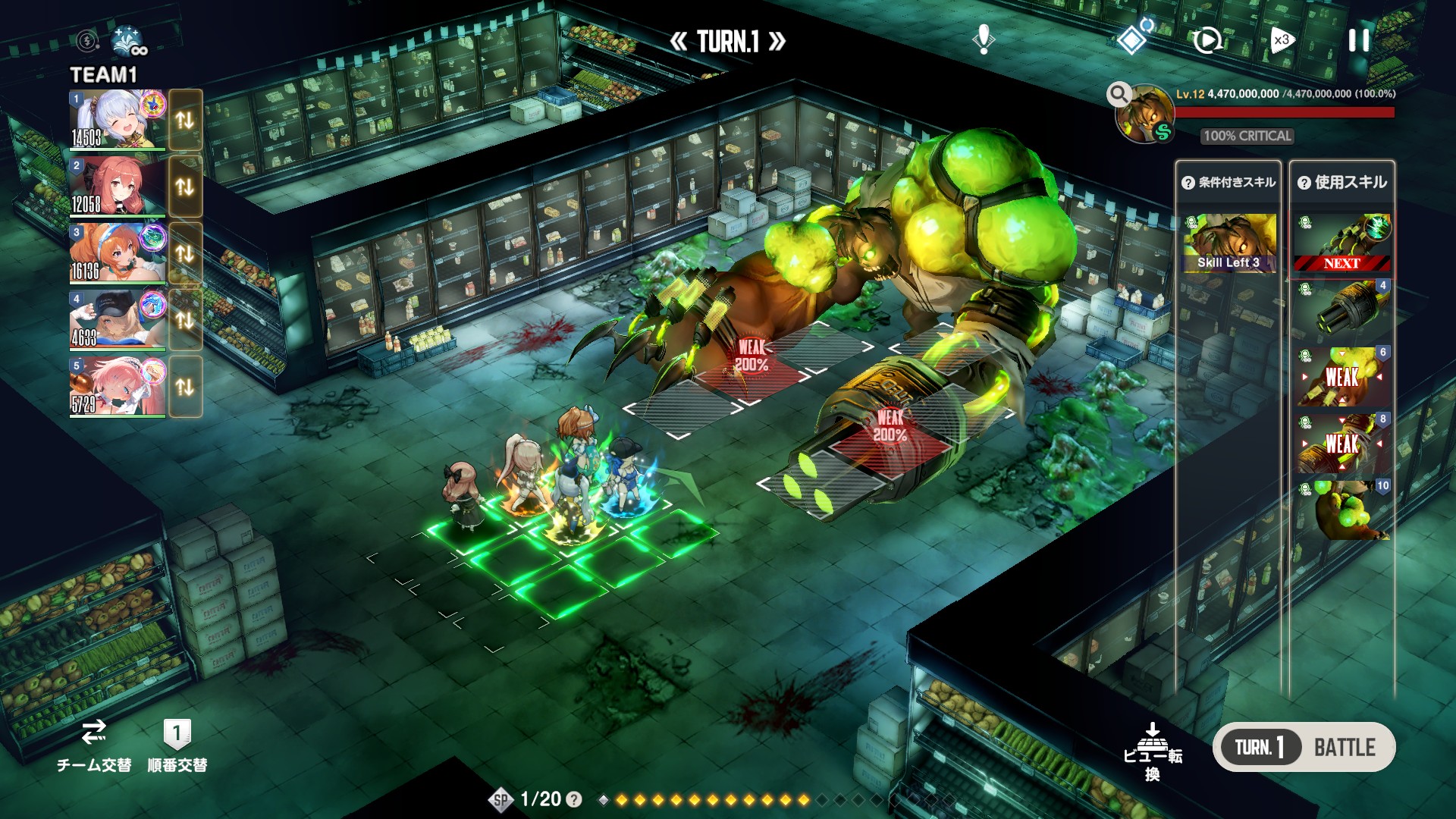The height and width of the screenshot is (819, 1456).
Task: Swap position of team member 2
Action: pyautogui.click(x=185, y=187)
